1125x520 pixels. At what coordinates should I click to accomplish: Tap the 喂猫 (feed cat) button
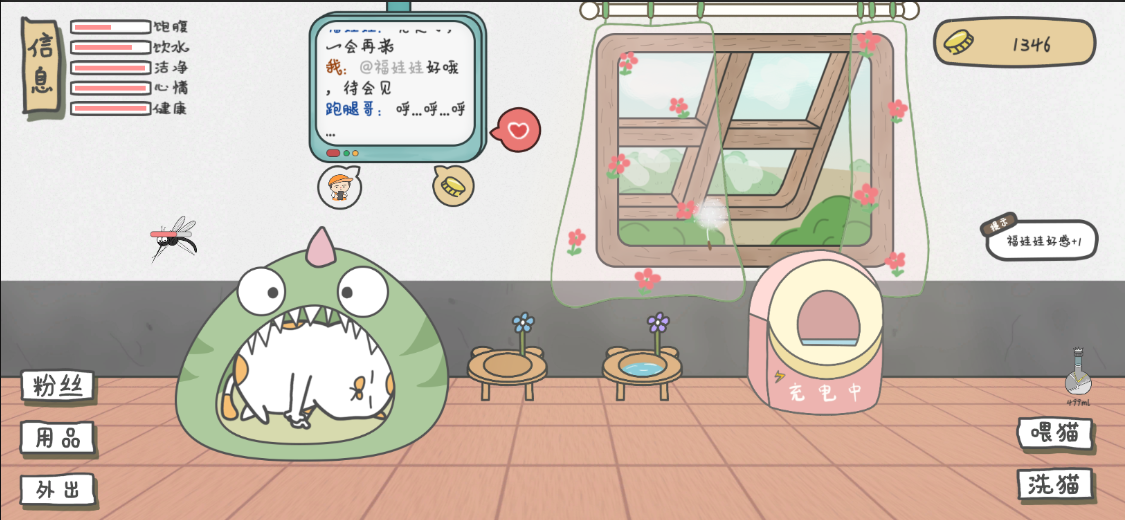coord(1055,433)
